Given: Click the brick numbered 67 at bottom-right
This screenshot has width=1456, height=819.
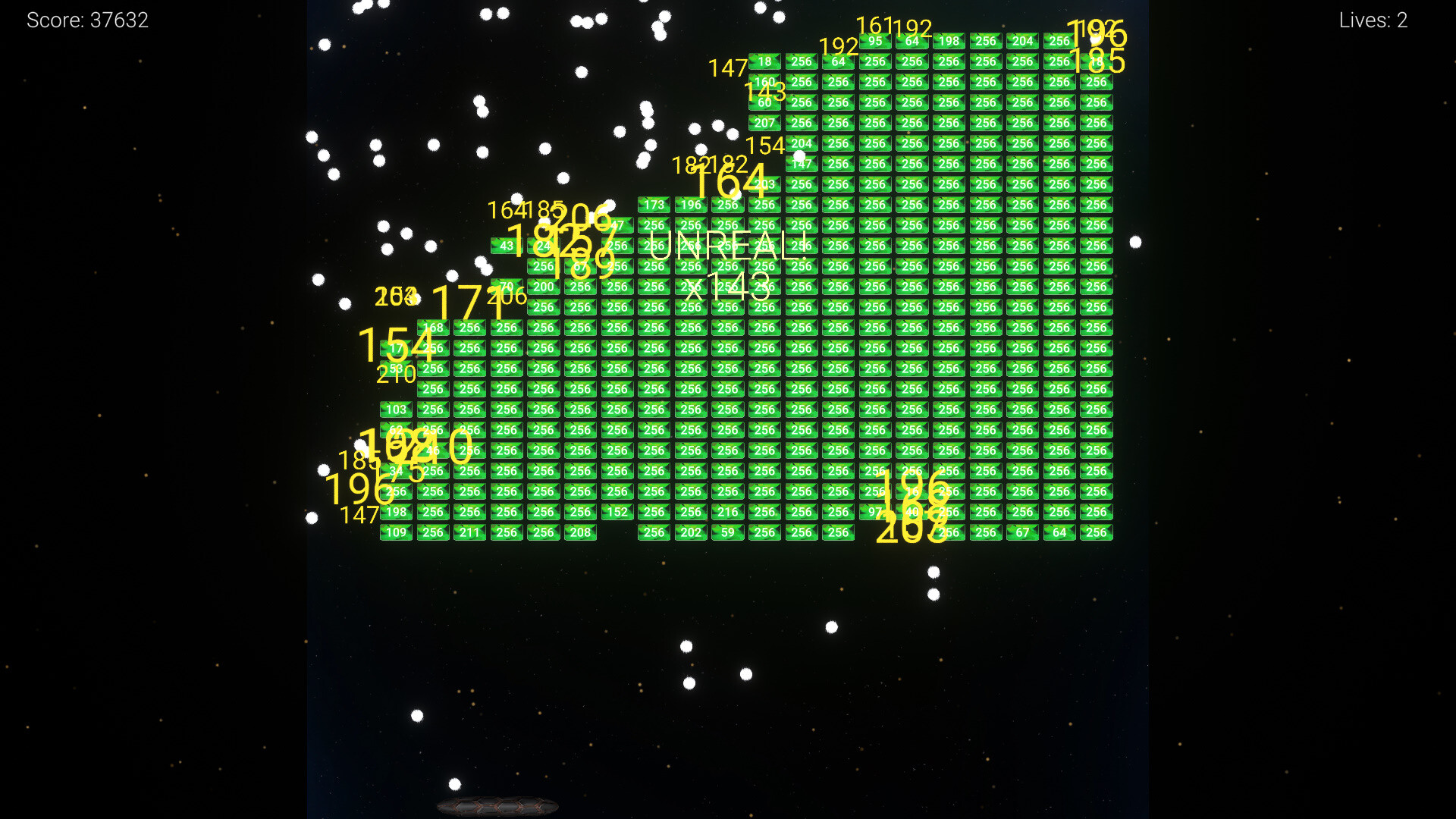Looking at the screenshot, I should pyautogui.click(x=1023, y=532).
